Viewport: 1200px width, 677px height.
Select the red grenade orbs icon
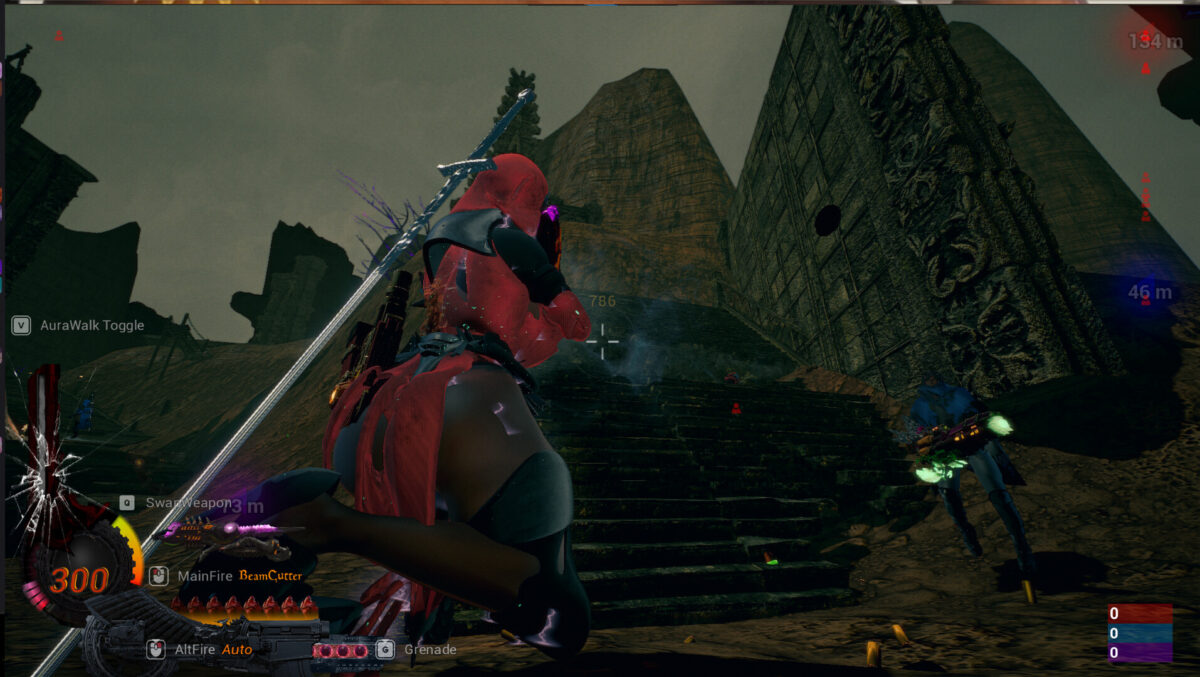tap(340, 650)
